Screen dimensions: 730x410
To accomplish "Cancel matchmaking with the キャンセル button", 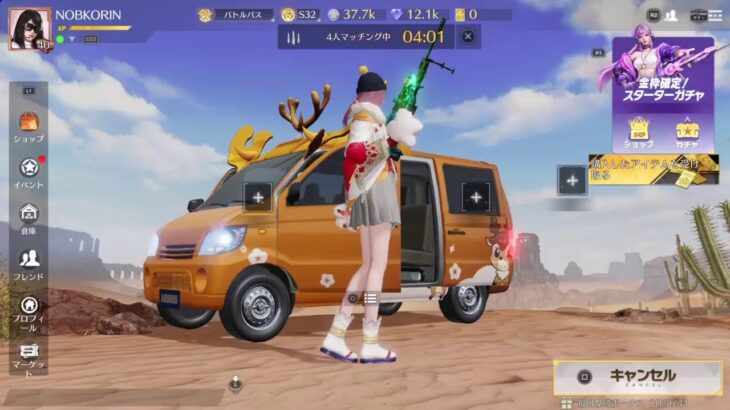I will pos(637,377).
